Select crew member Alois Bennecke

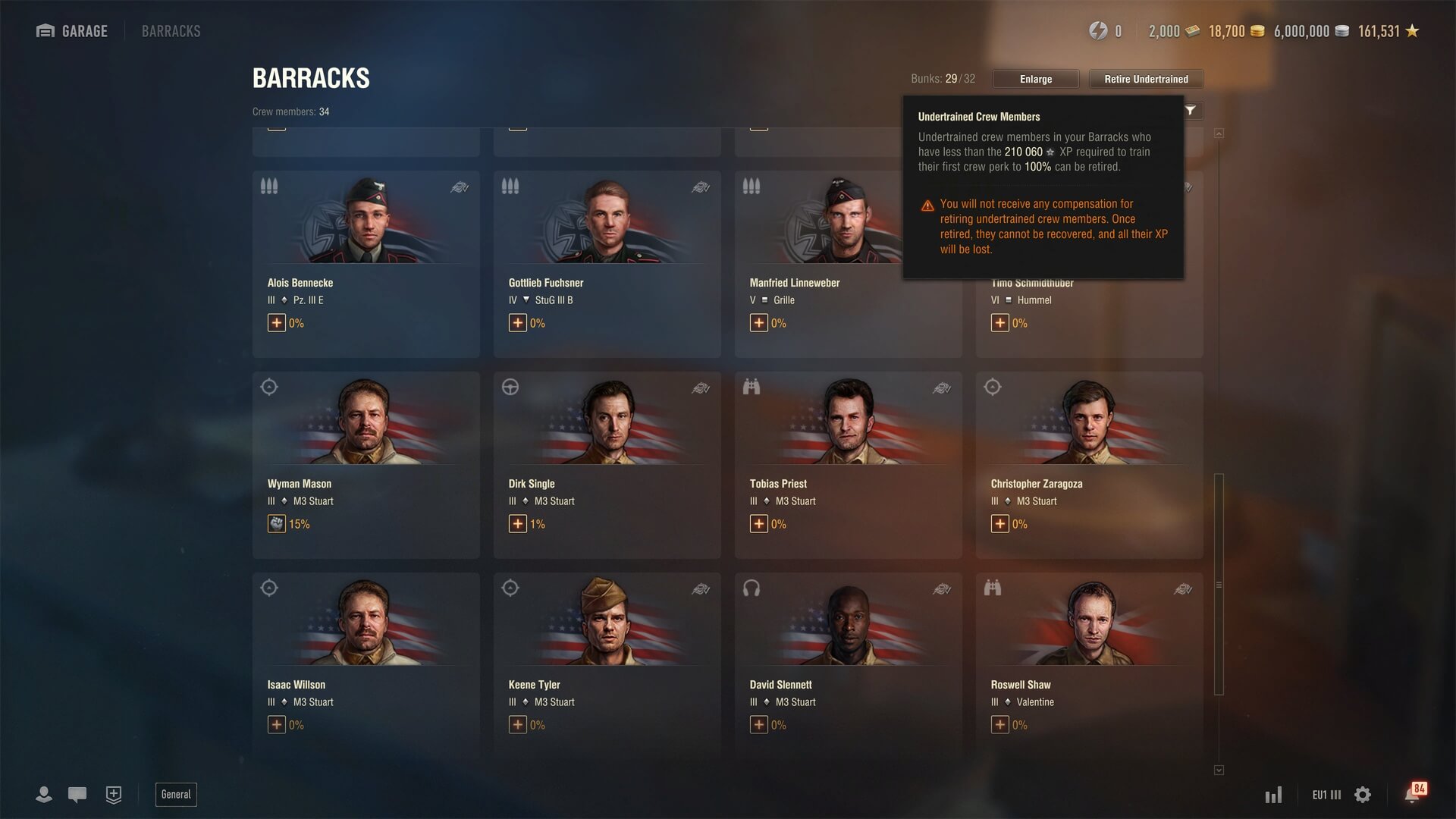(366, 263)
